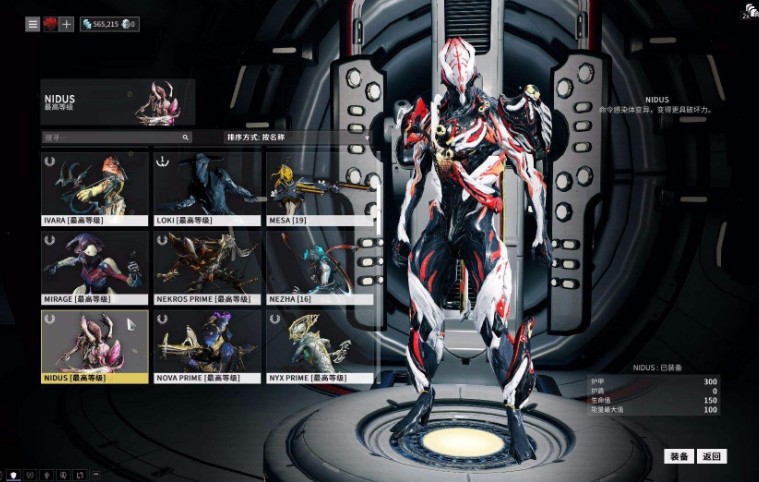Image resolution: width=759 pixels, height=482 pixels.
Task: Click the red clan emblem icon
Action: coord(50,23)
